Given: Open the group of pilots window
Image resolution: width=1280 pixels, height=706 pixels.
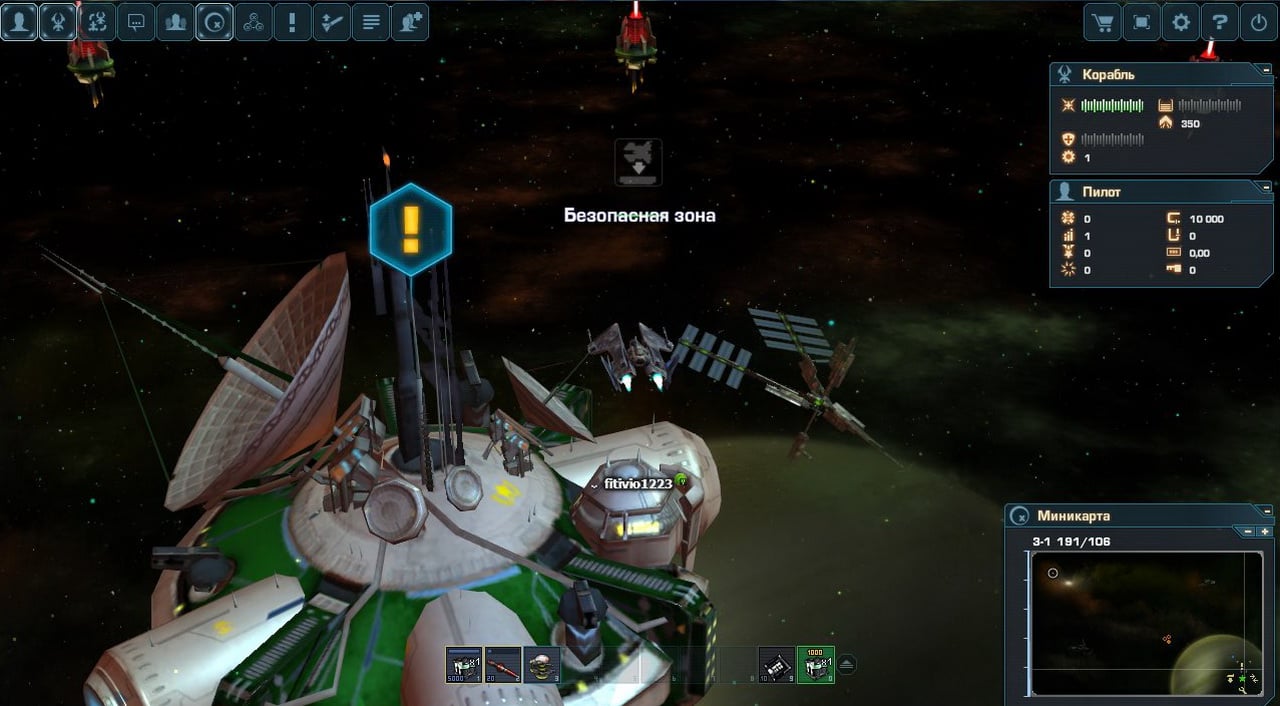Looking at the screenshot, I should 175,21.
